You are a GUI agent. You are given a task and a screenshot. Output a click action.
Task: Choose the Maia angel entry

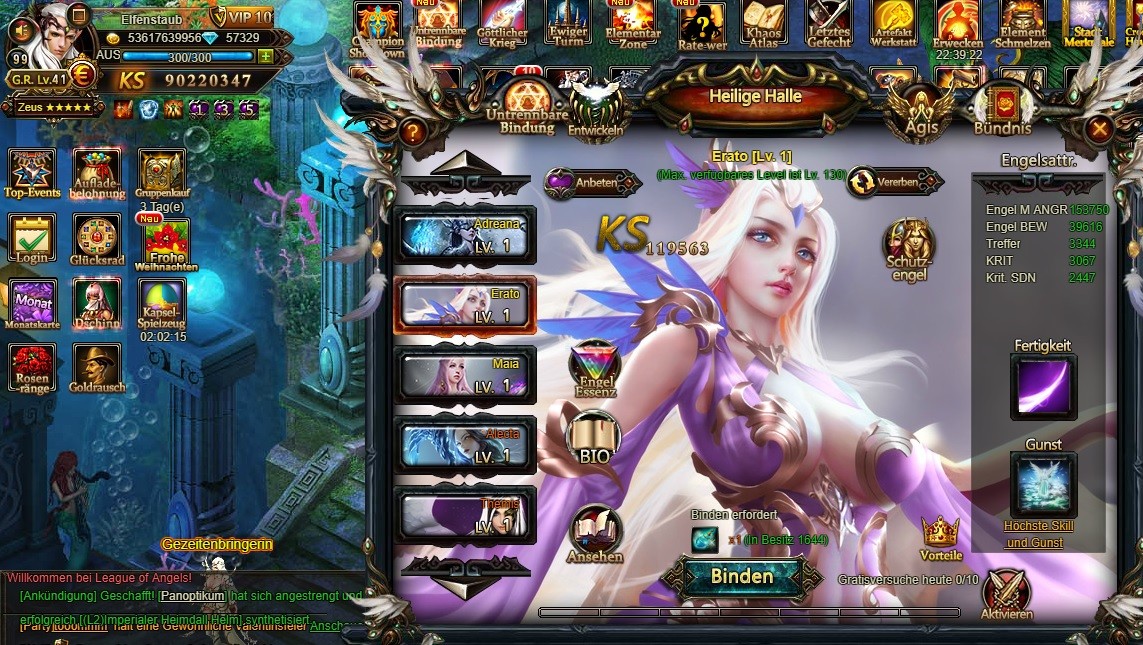coord(466,375)
